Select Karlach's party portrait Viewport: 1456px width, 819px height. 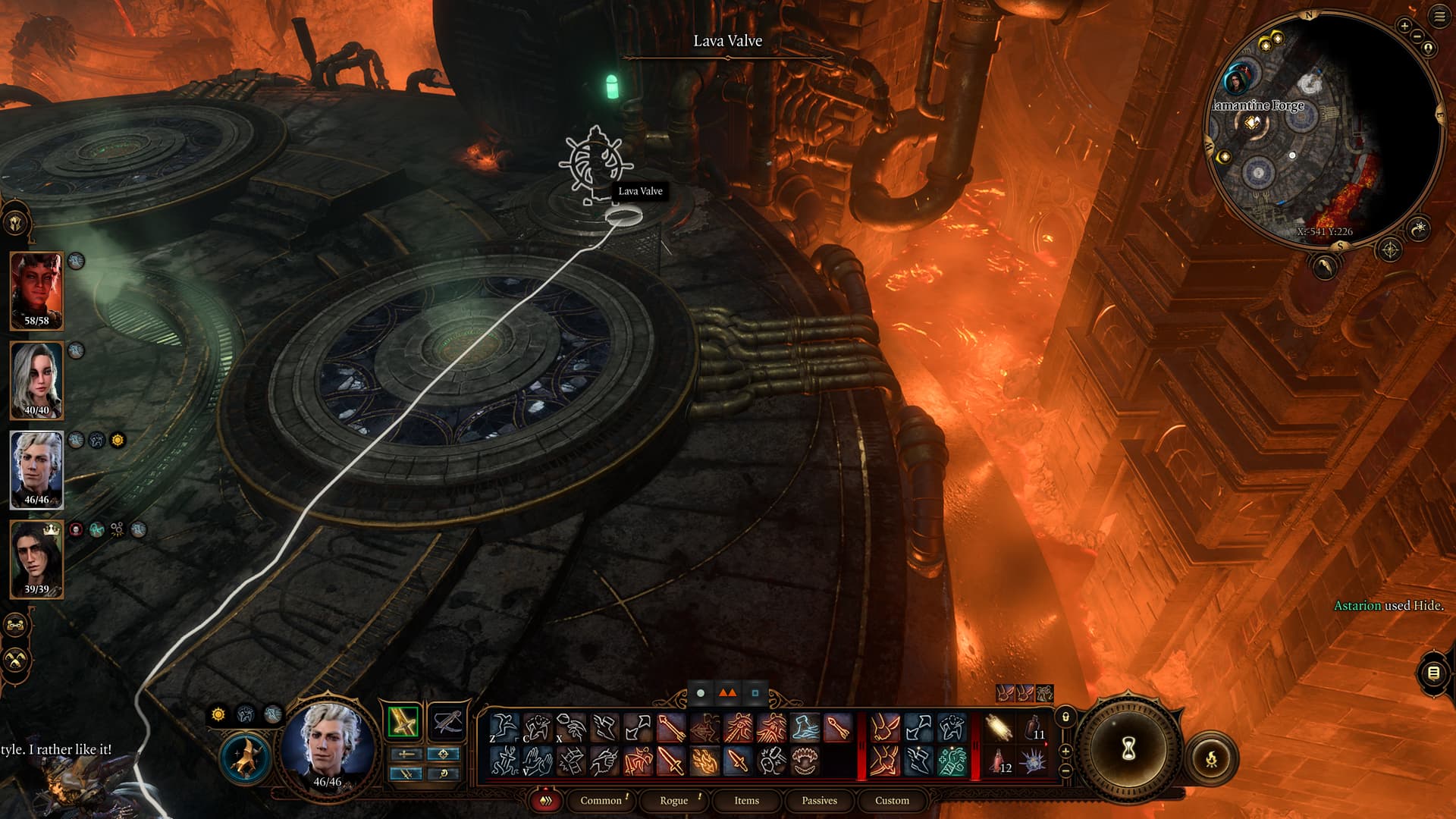(x=36, y=290)
